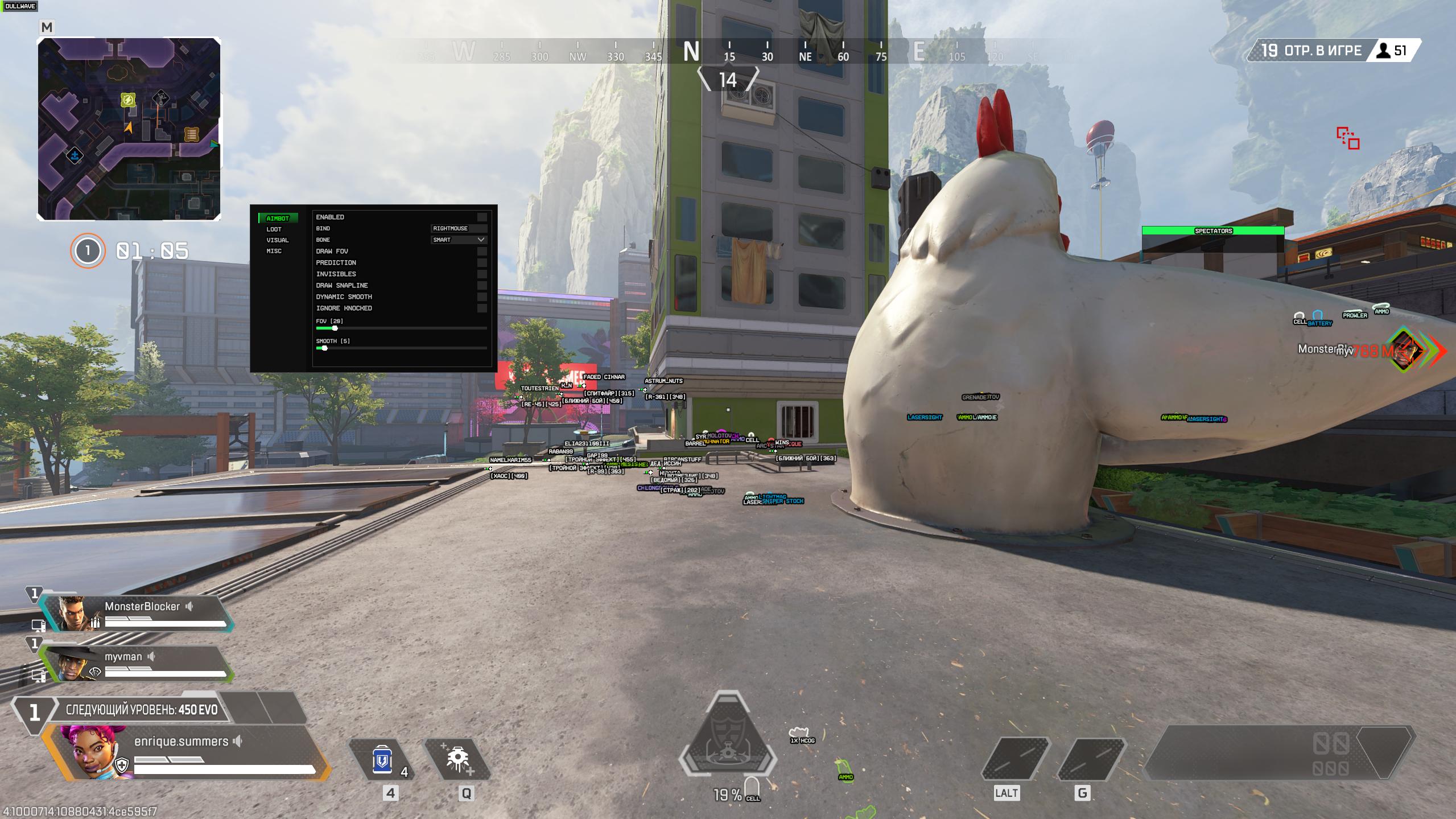The image size is (1456, 819).
Task: Switch to the Visual tab in overlay
Action: click(277, 240)
